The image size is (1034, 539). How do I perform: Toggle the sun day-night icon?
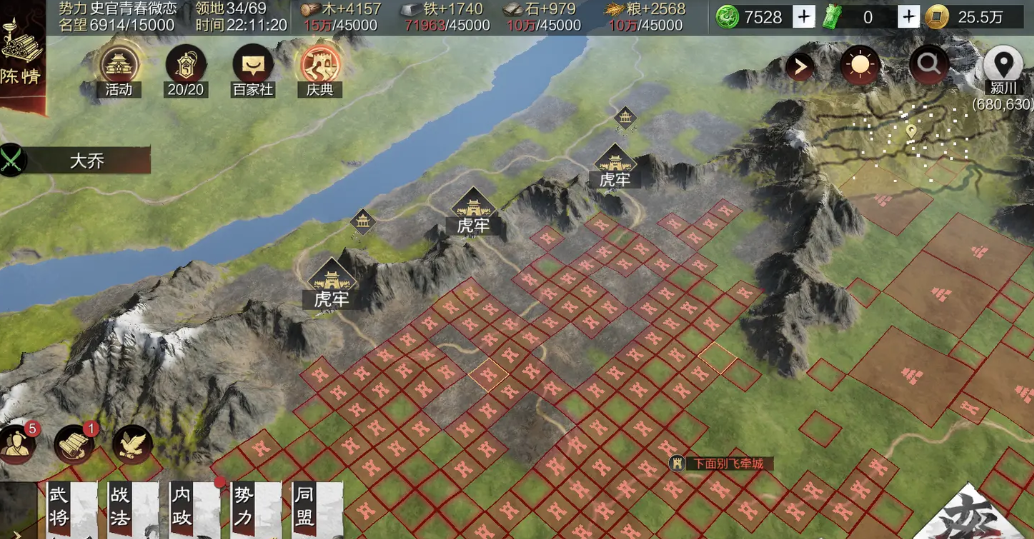click(x=860, y=67)
